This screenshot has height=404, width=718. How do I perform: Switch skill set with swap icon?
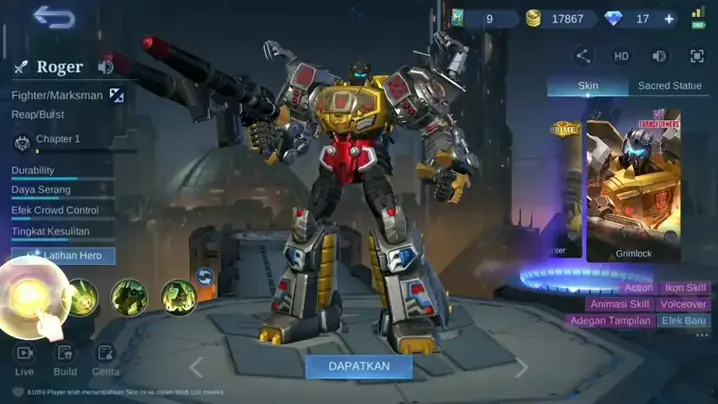205,278
